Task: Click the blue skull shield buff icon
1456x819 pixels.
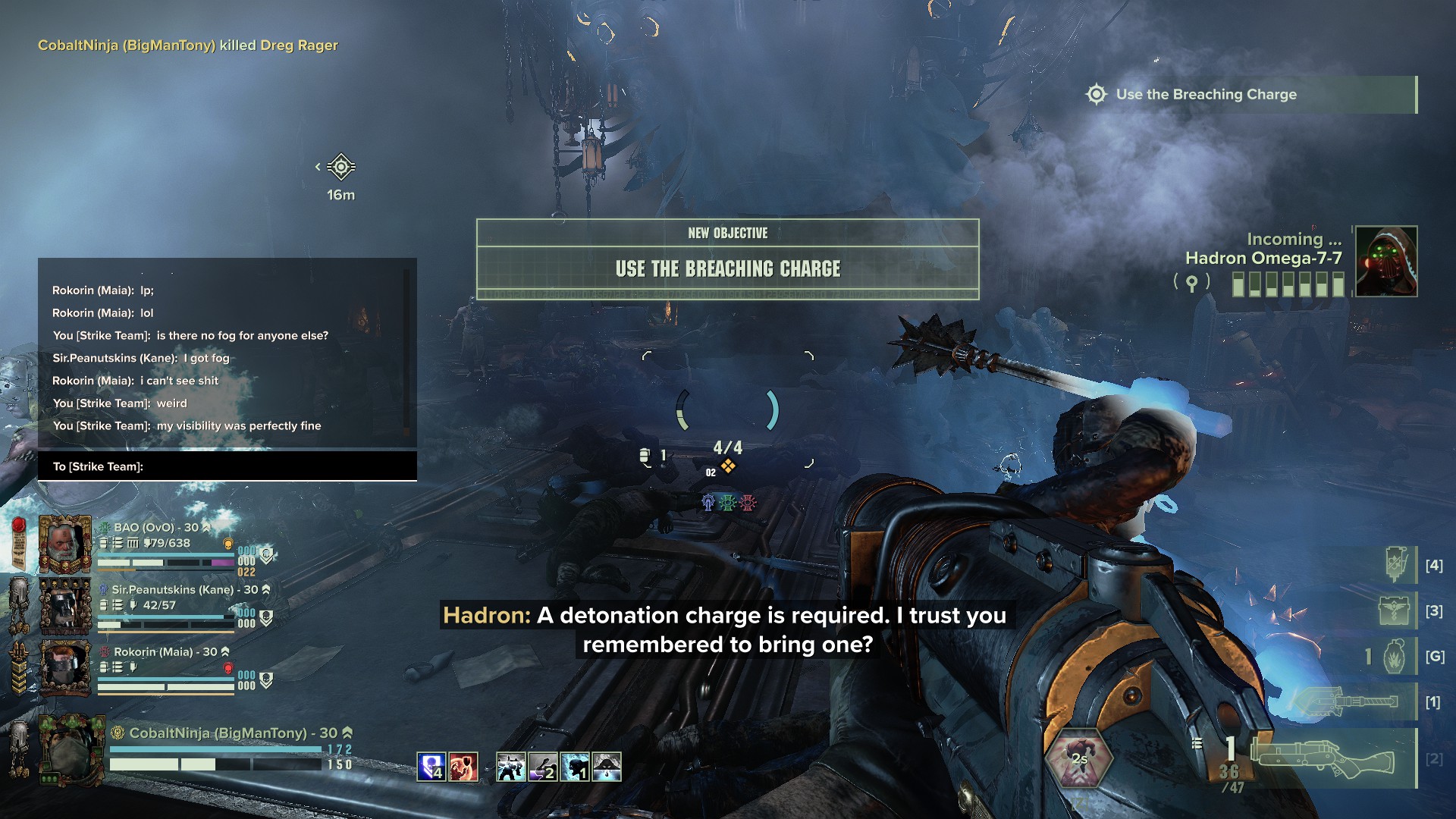Action: pos(431,767)
